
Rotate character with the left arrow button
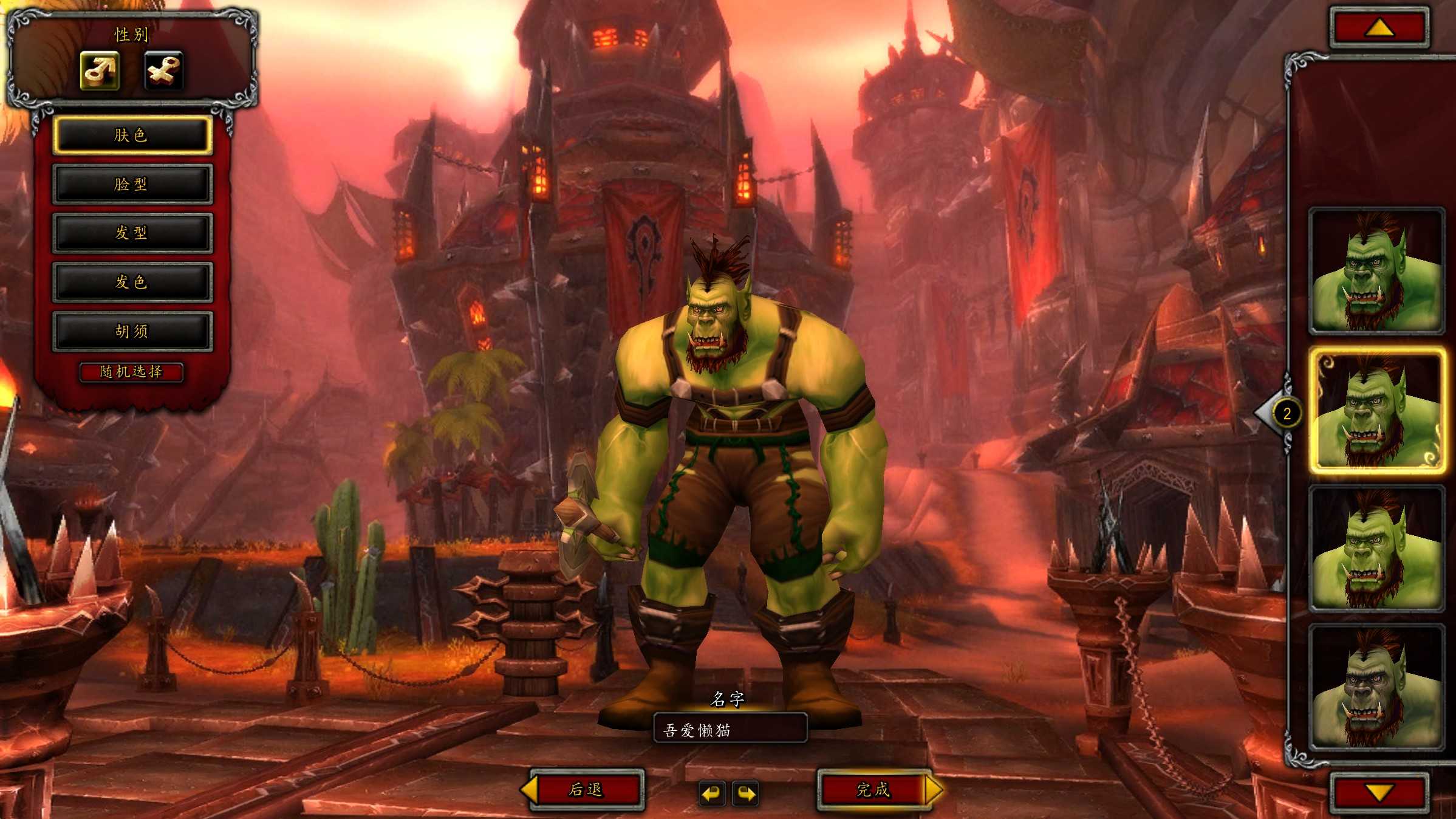[711, 793]
